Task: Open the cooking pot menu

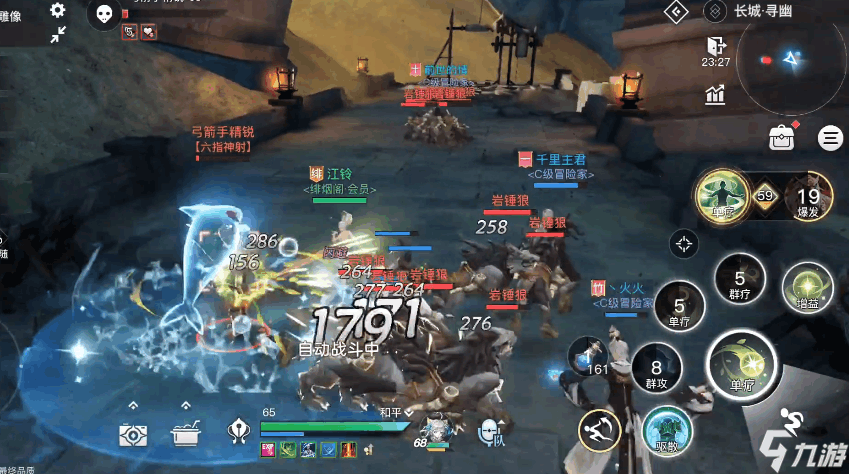Action: click(186, 433)
